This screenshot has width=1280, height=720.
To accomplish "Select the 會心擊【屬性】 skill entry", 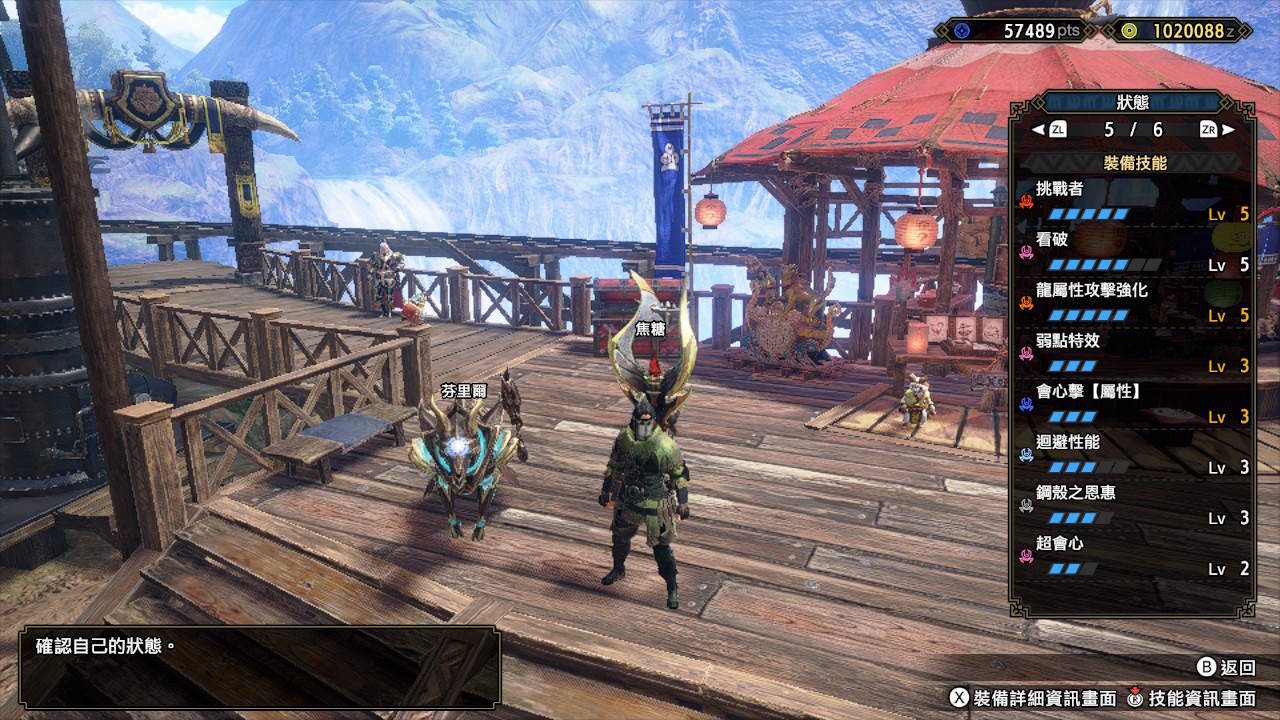I will click(1133, 404).
